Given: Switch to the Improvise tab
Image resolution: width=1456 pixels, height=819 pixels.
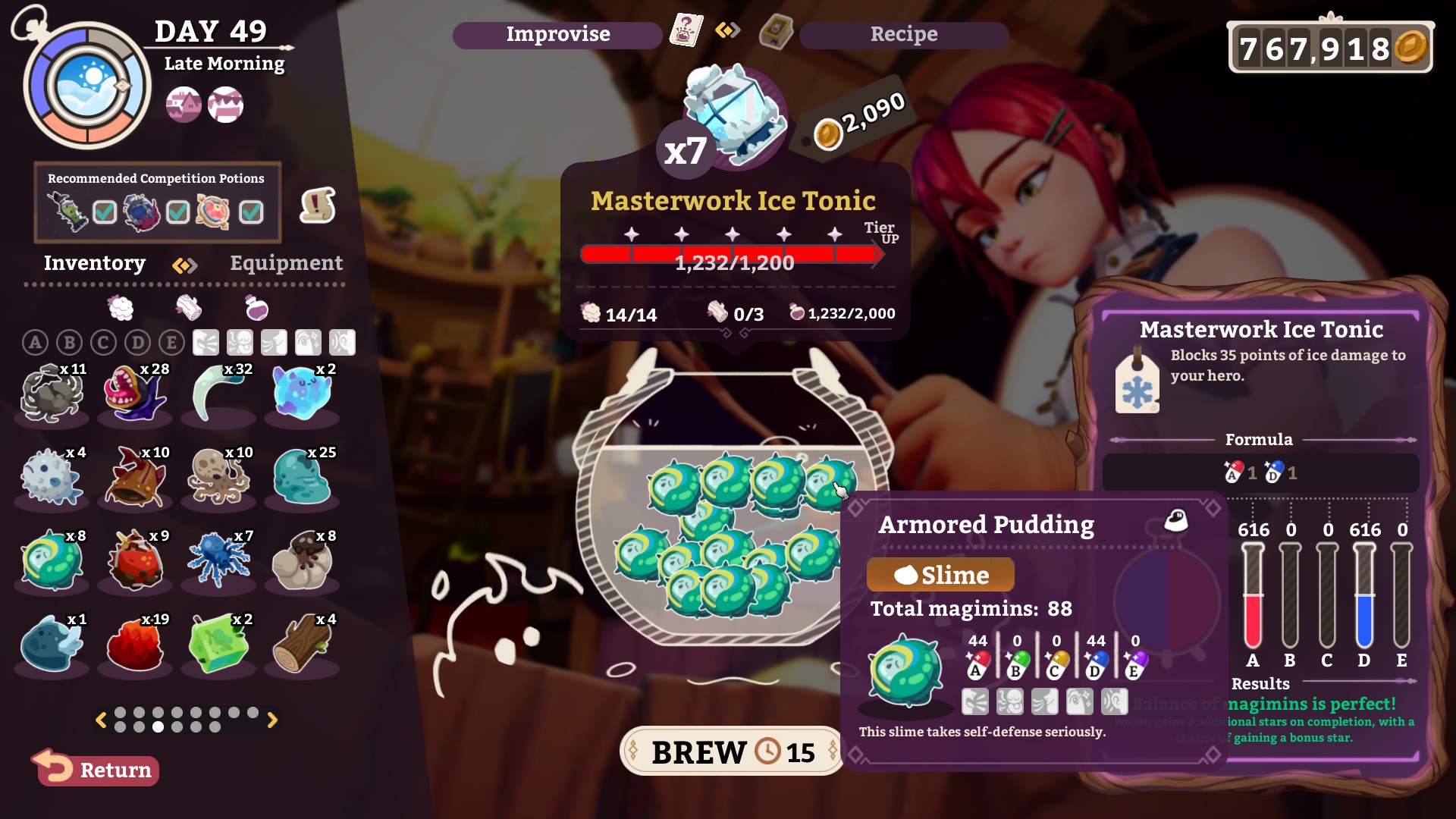Looking at the screenshot, I should pos(557,35).
